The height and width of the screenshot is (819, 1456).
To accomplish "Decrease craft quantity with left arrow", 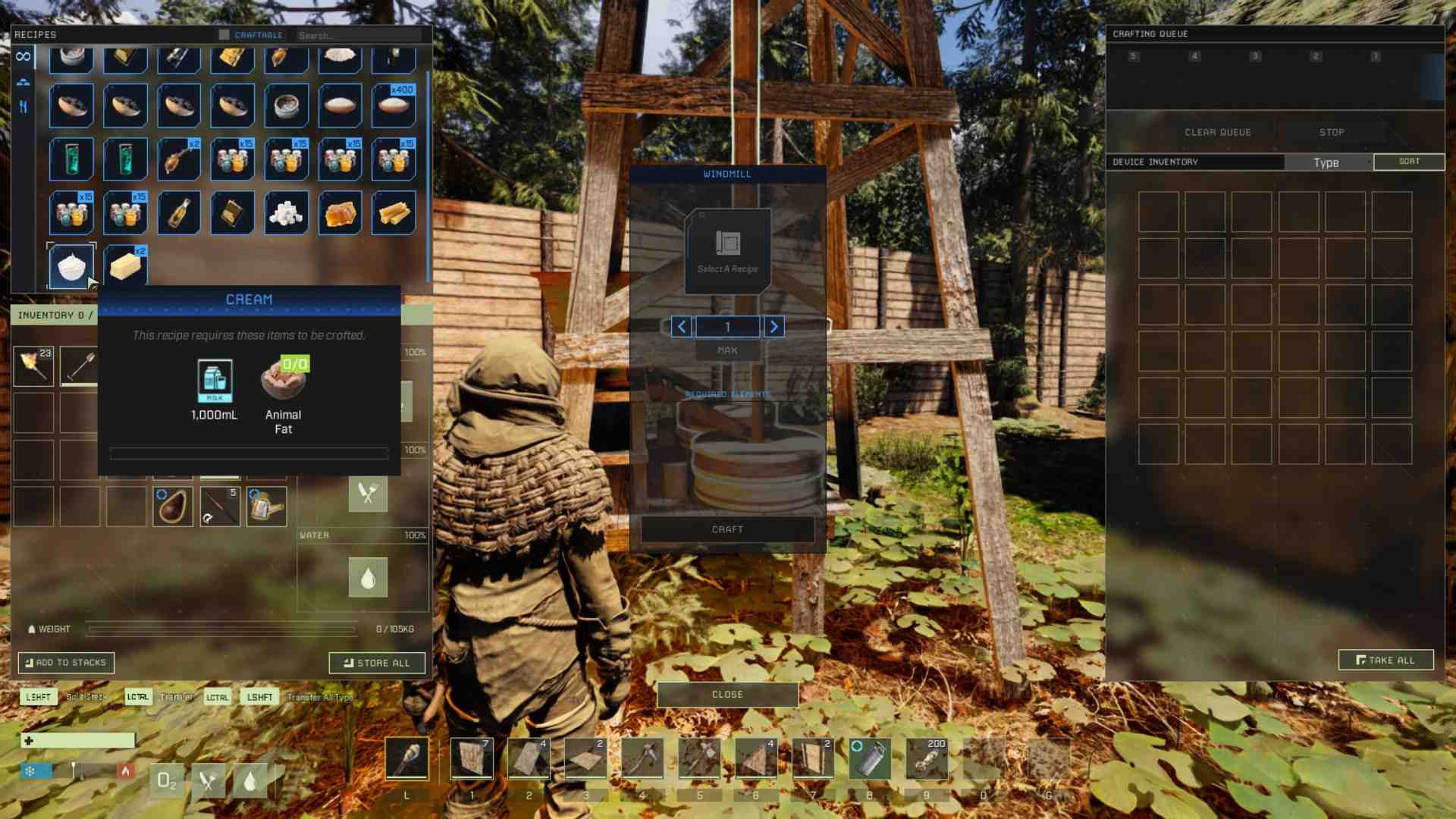I will (x=680, y=326).
